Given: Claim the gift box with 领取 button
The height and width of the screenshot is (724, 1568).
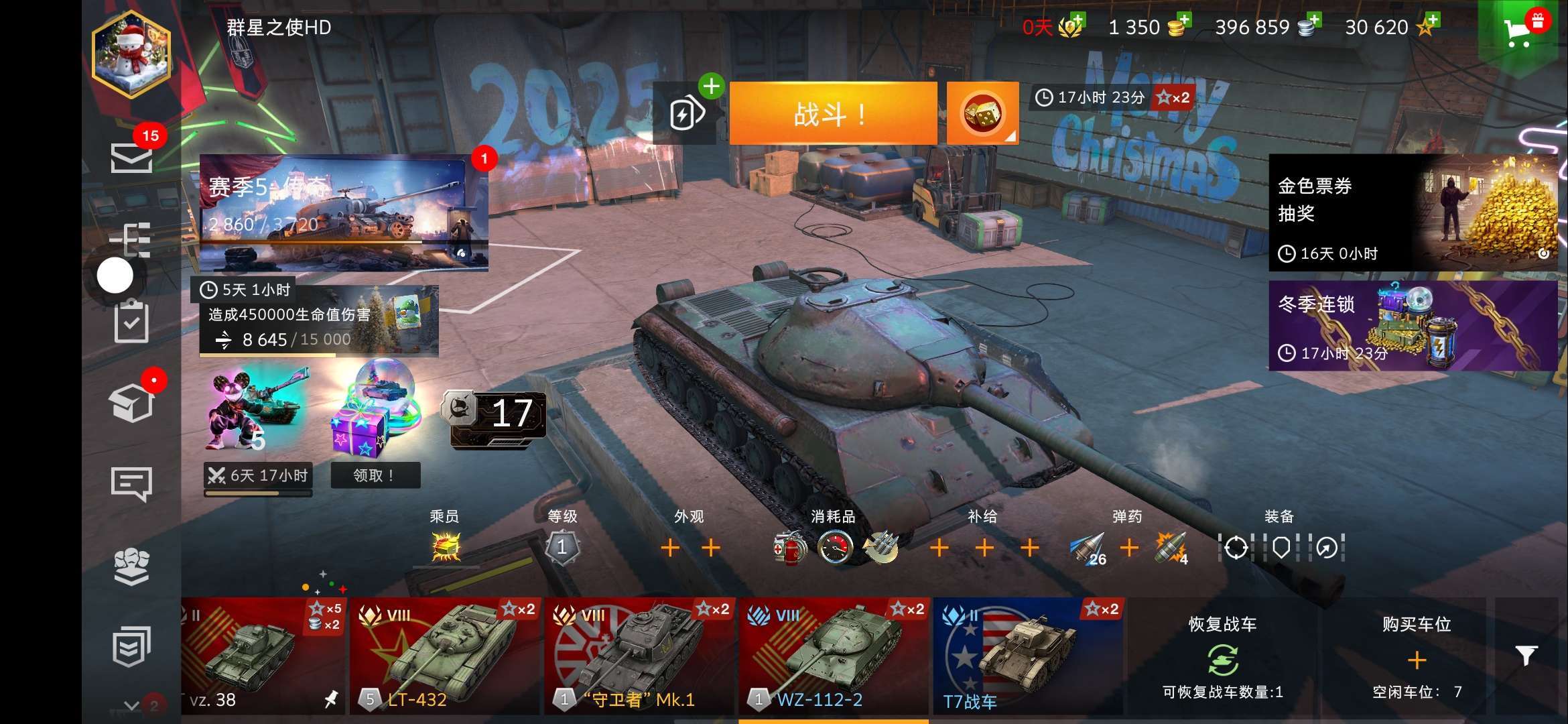Looking at the screenshot, I should [375, 475].
